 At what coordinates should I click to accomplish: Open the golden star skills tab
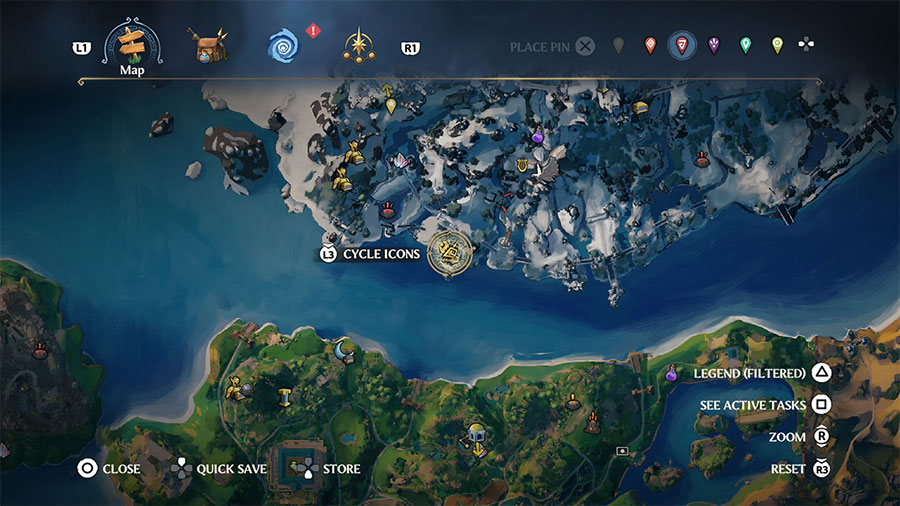(359, 45)
